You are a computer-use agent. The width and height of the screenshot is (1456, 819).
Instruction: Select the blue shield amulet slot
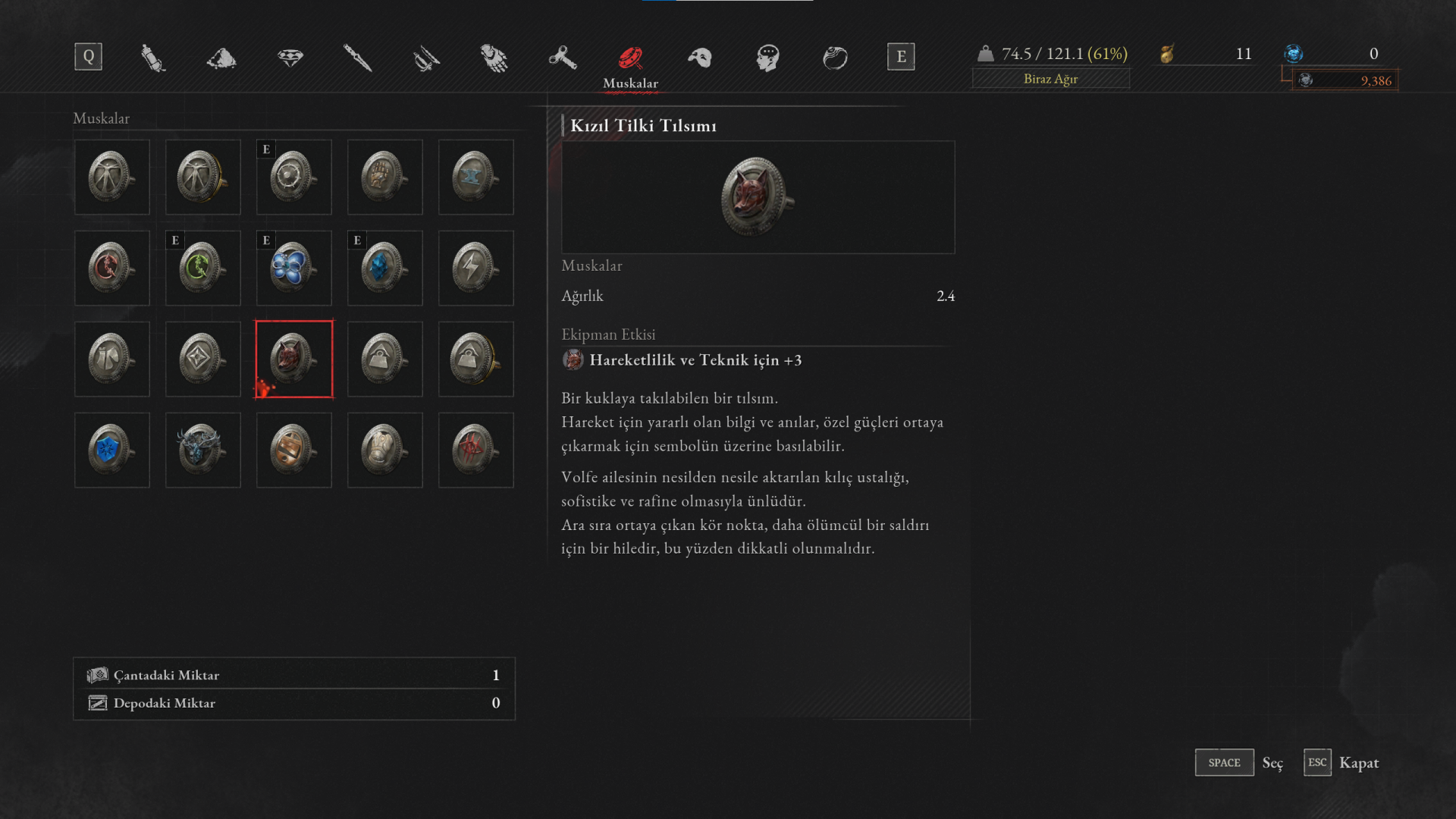[x=112, y=450]
